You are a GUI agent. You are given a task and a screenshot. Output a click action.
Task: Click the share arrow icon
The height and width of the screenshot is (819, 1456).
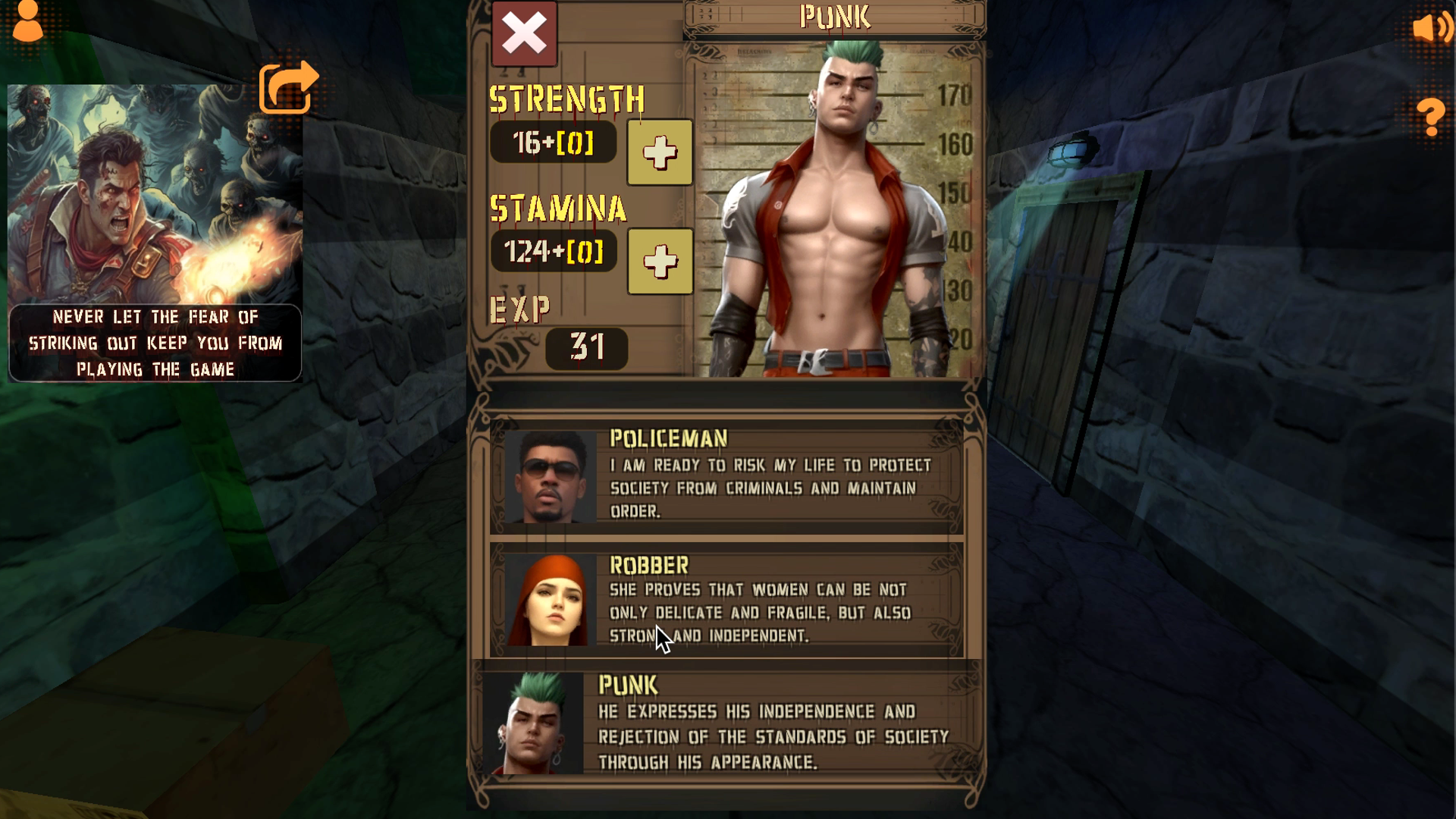(x=288, y=87)
